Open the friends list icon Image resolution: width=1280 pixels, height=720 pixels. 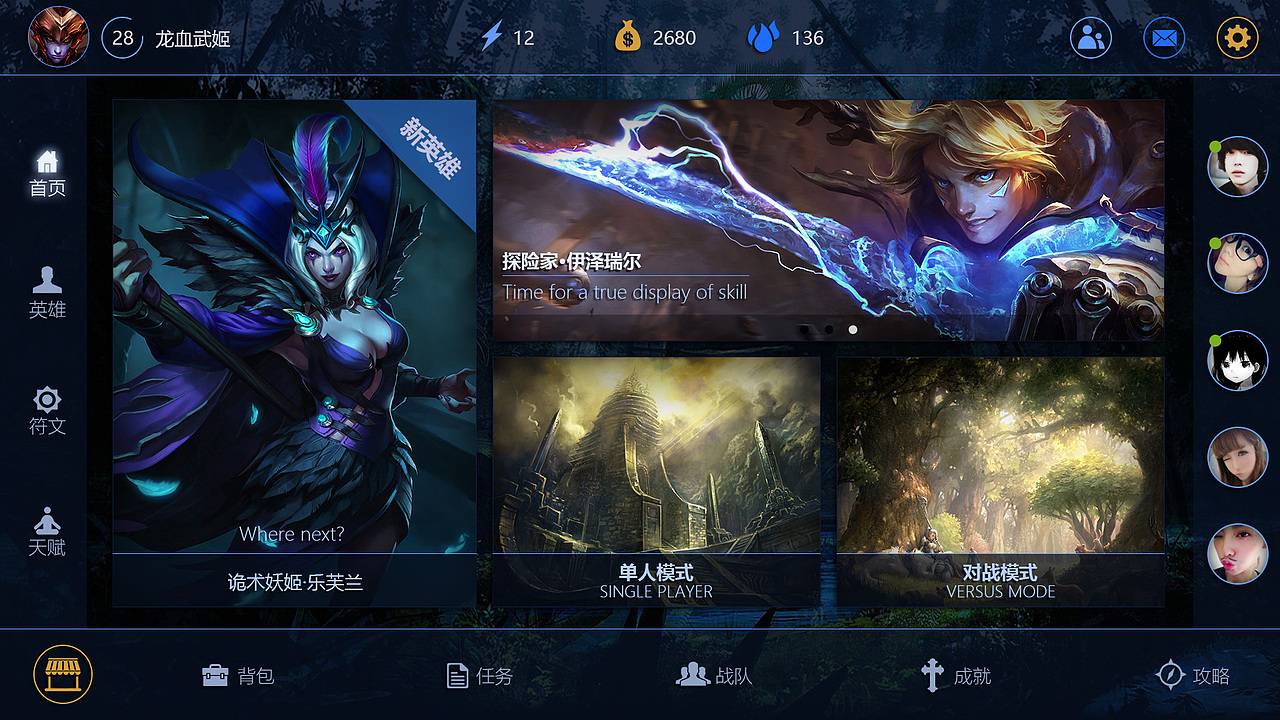pyautogui.click(x=1091, y=37)
